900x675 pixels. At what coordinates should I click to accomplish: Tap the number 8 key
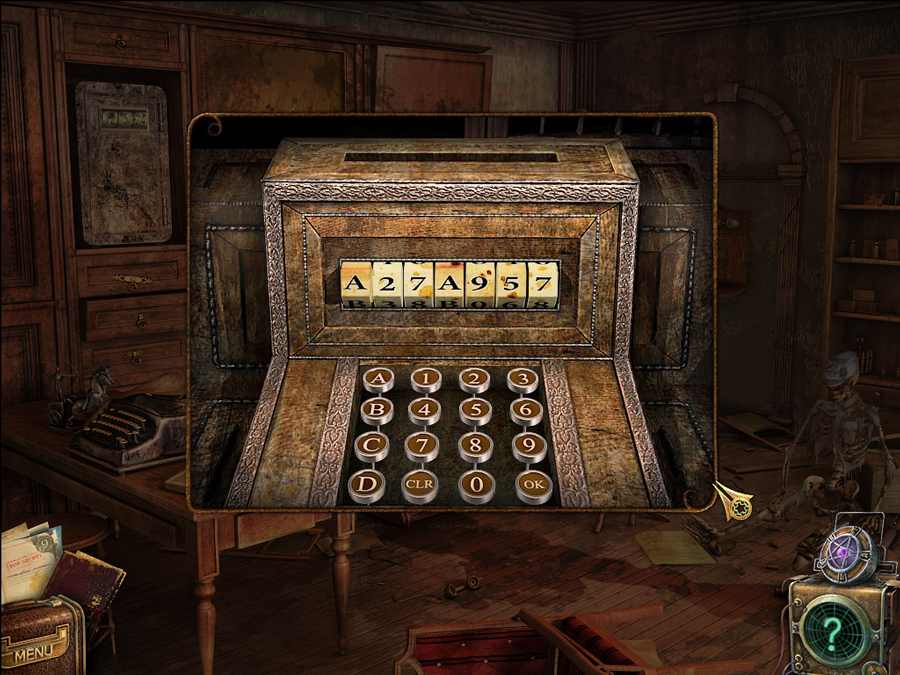click(x=475, y=443)
